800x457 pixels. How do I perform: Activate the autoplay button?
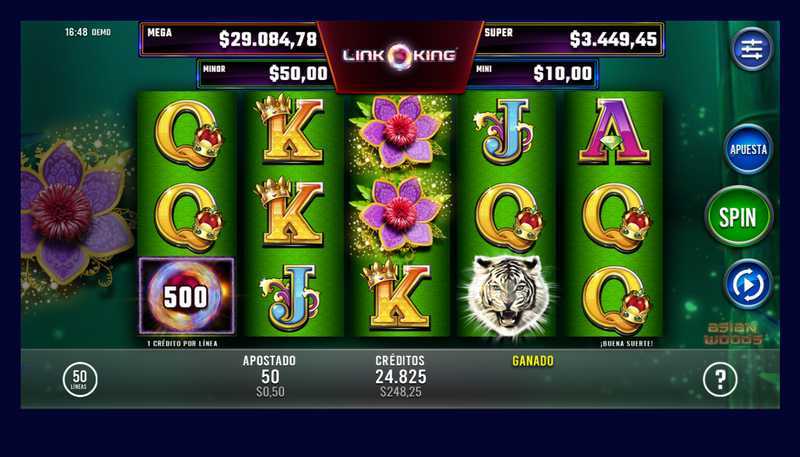748,283
